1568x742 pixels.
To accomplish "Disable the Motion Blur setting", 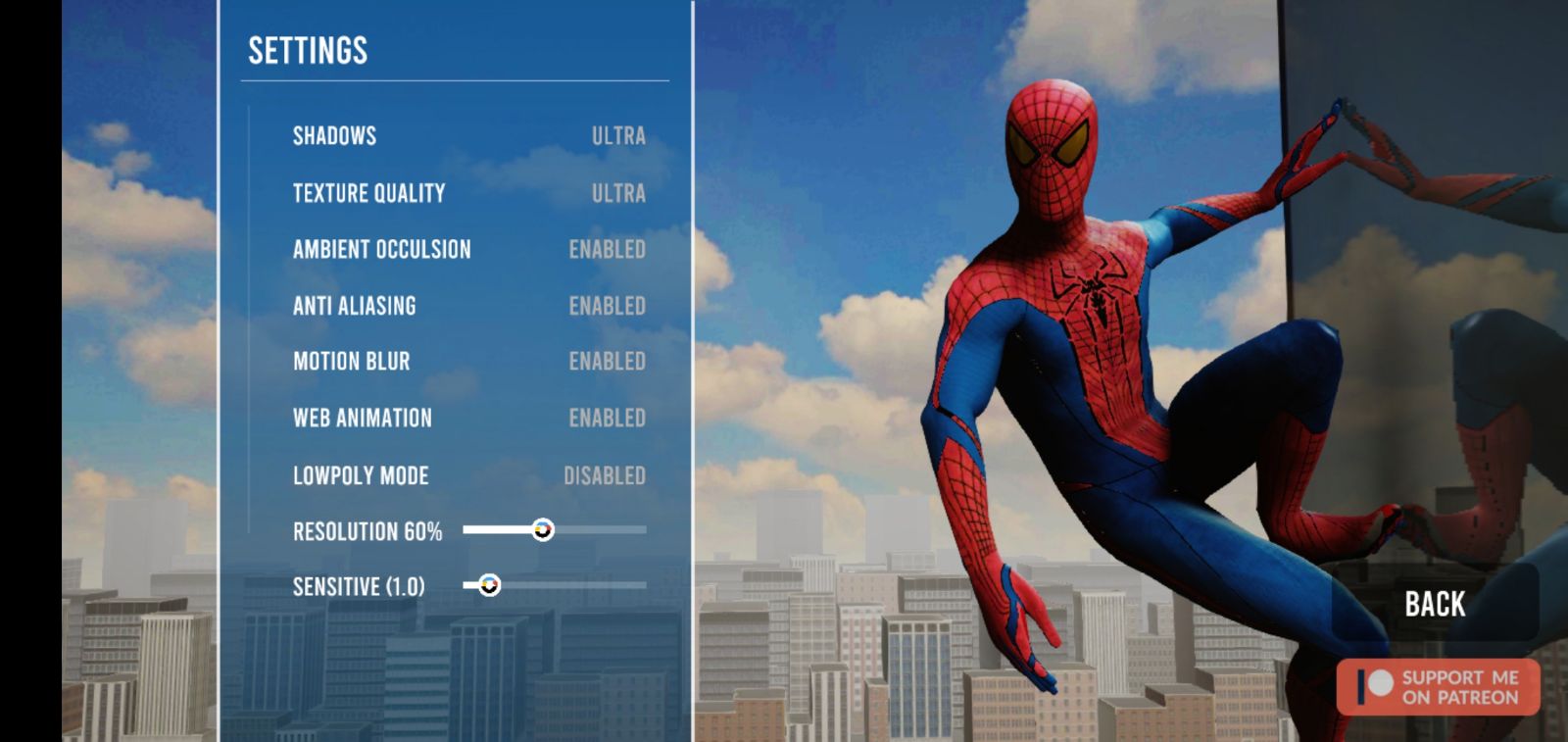I will tap(607, 362).
